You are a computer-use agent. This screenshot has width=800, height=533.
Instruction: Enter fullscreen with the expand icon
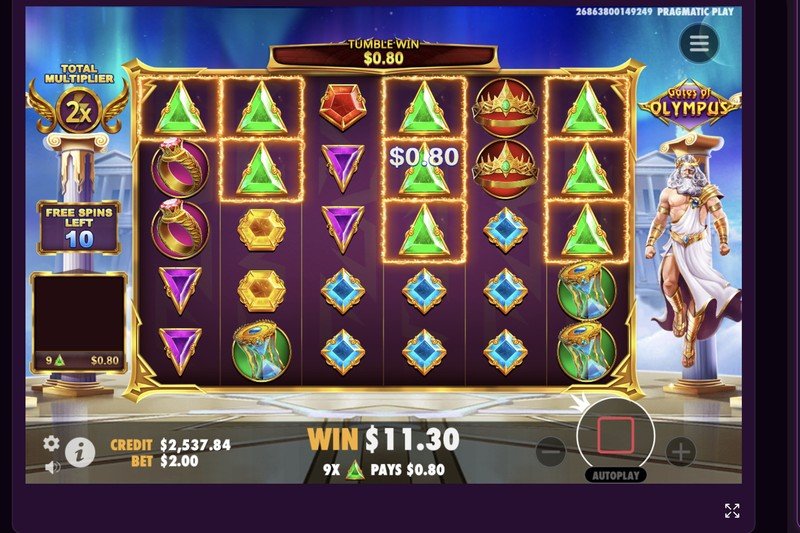coord(732,511)
